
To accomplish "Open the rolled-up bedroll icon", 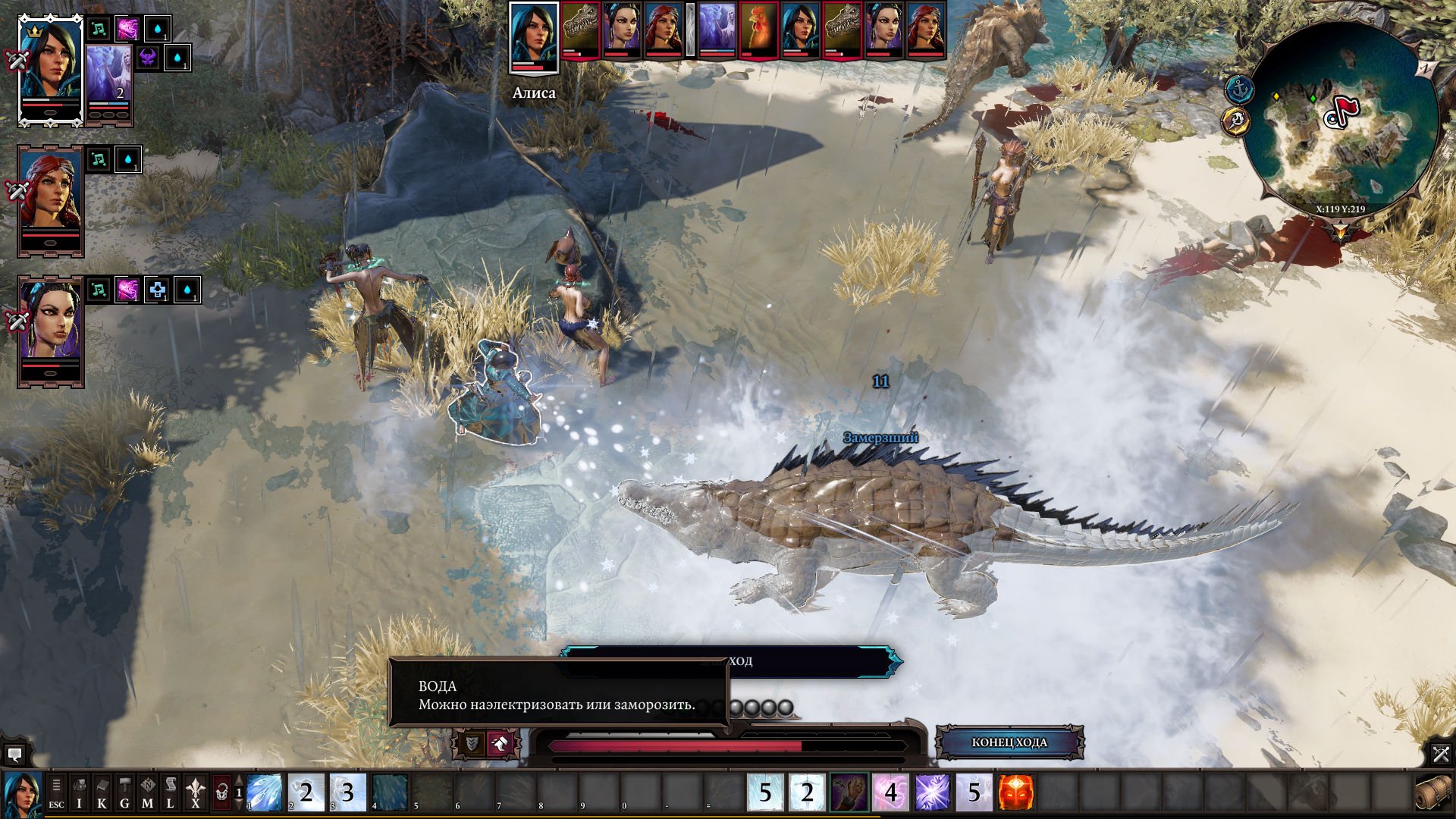I will (1432, 792).
